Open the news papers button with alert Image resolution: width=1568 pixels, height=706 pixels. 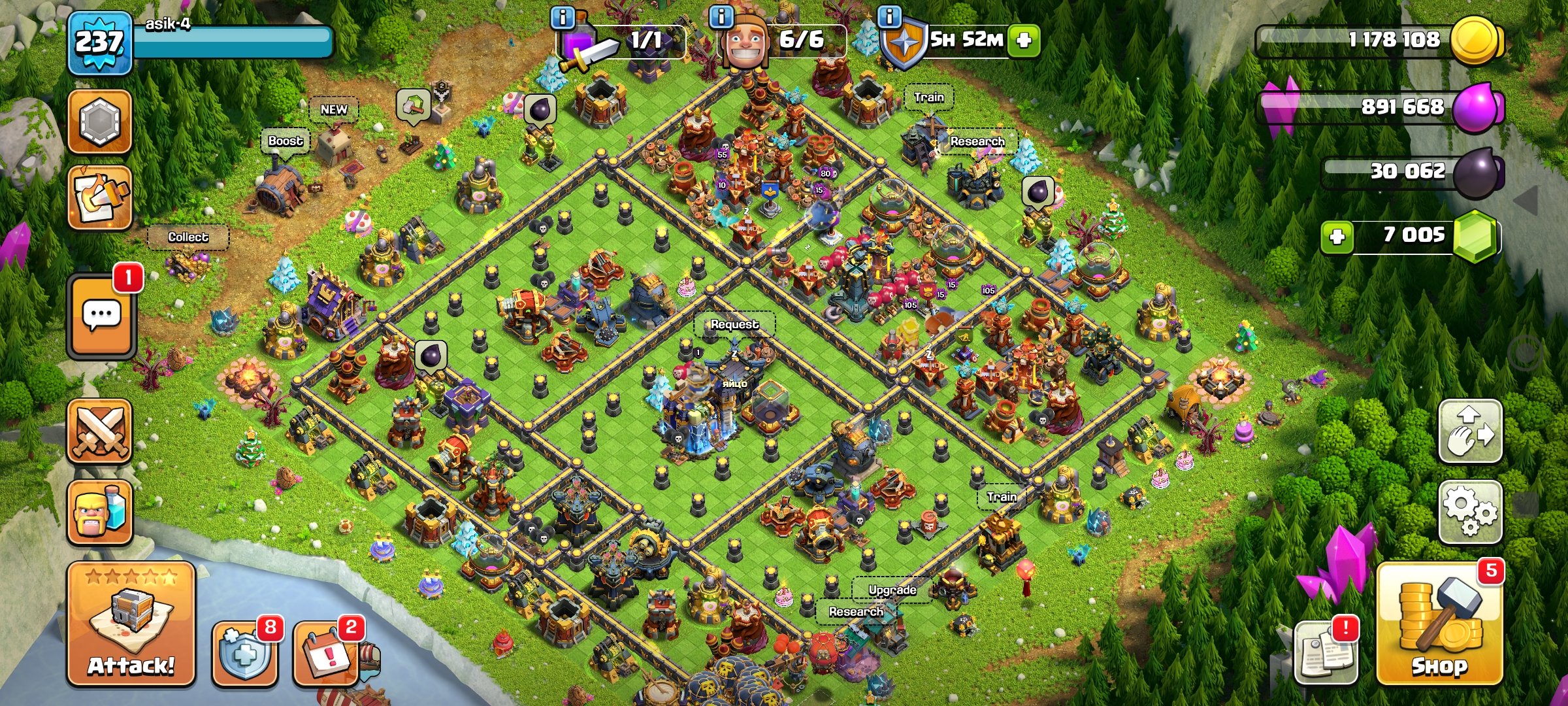click(1326, 653)
